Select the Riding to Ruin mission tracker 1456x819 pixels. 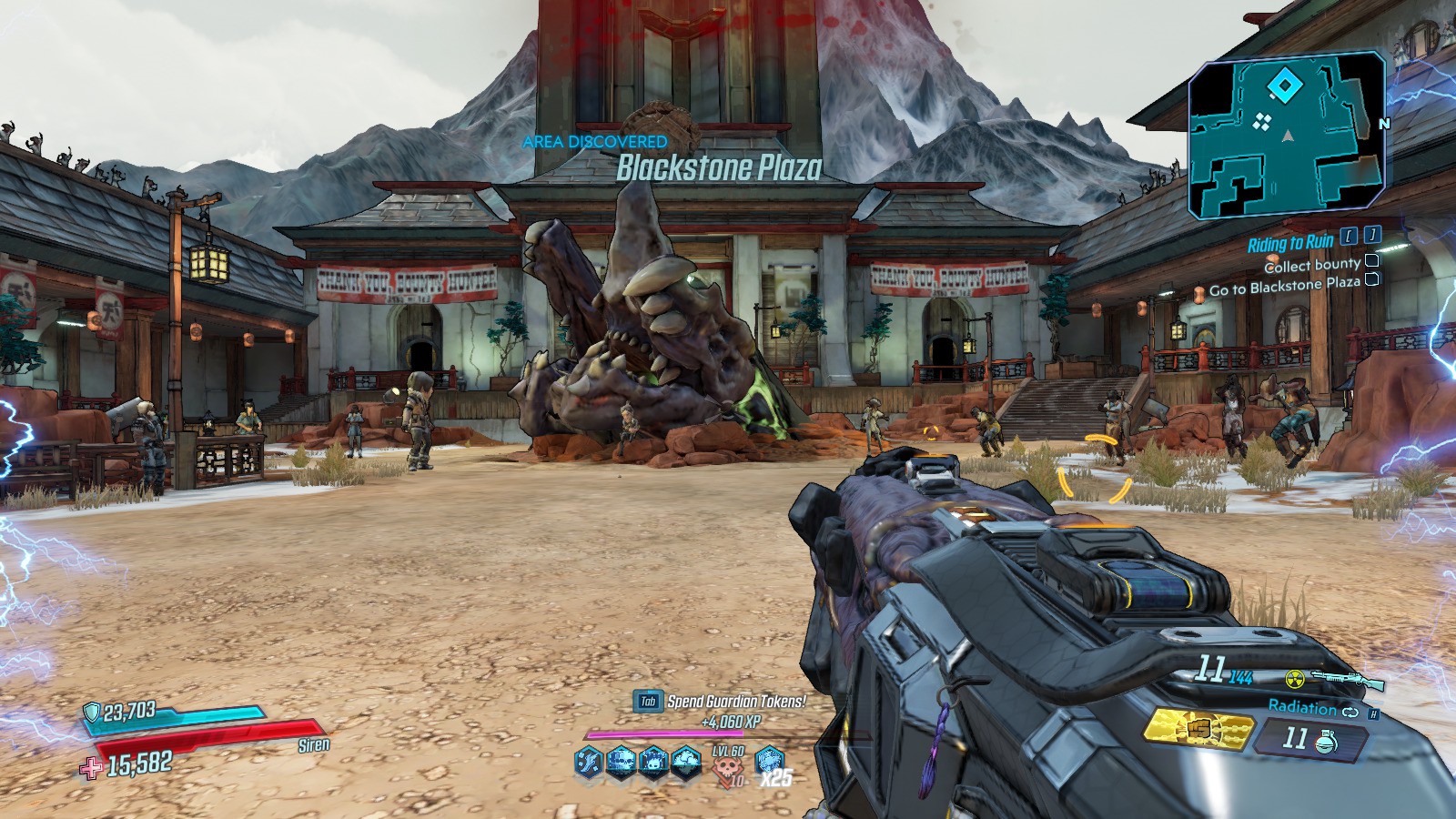(1290, 242)
